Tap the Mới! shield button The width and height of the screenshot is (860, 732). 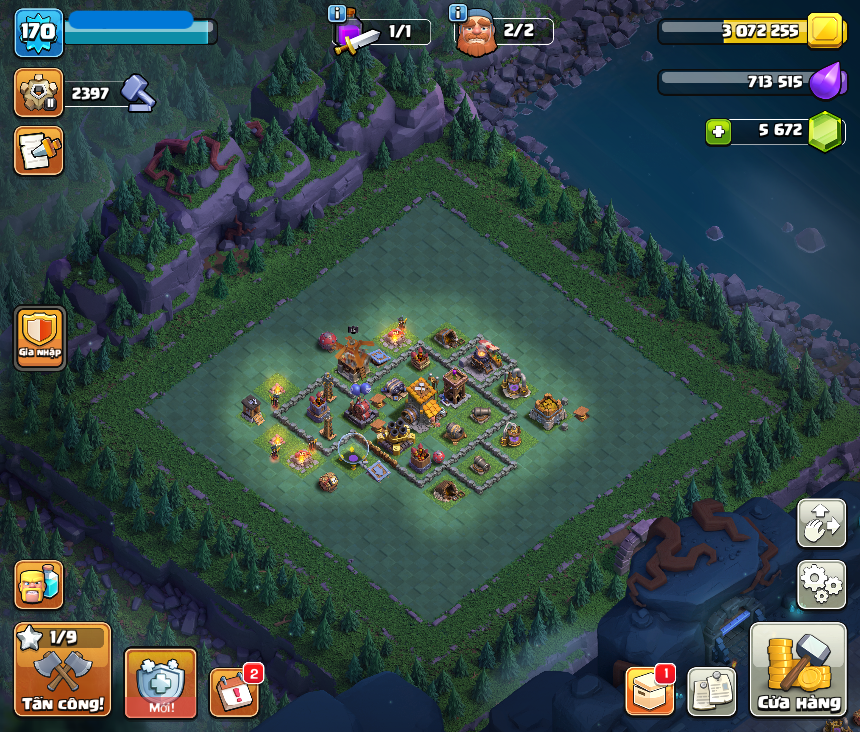pos(160,682)
